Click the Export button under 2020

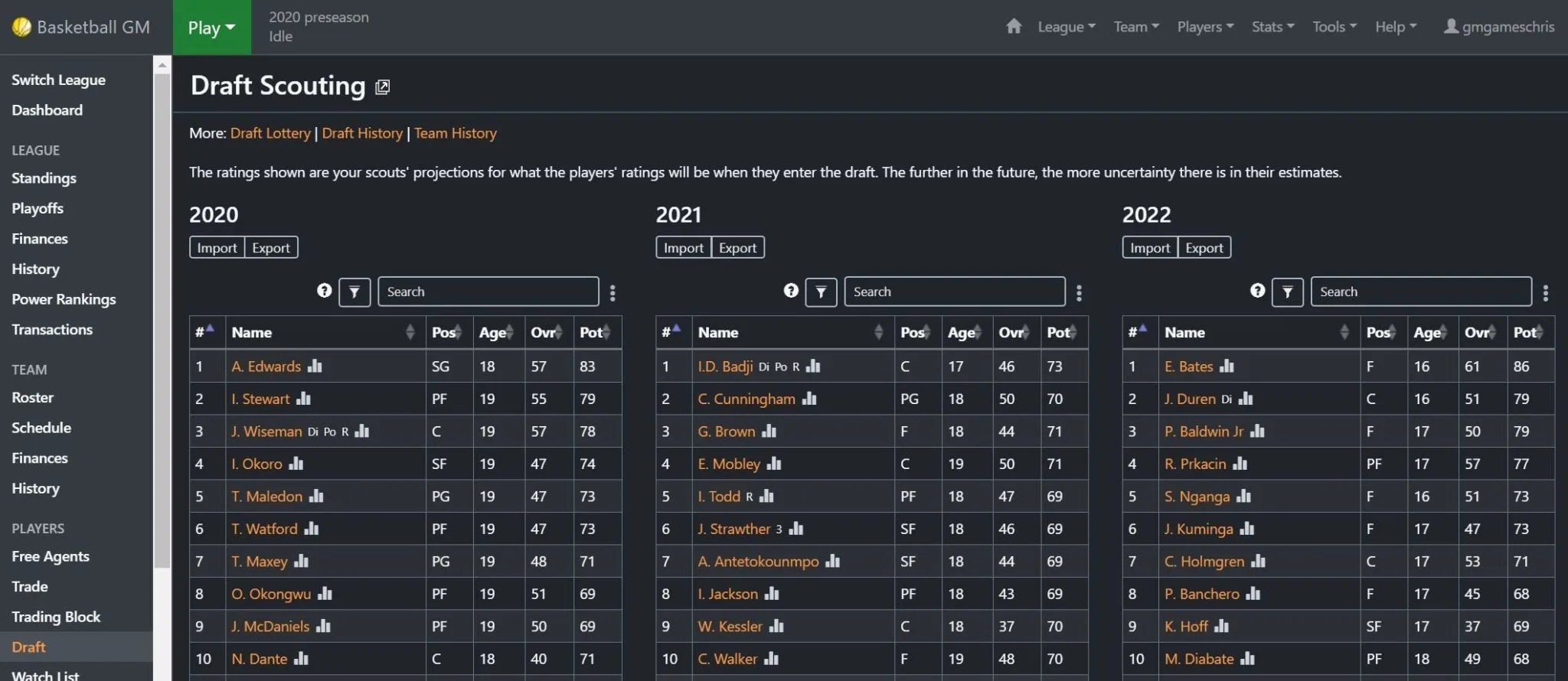tap(270, 247)
